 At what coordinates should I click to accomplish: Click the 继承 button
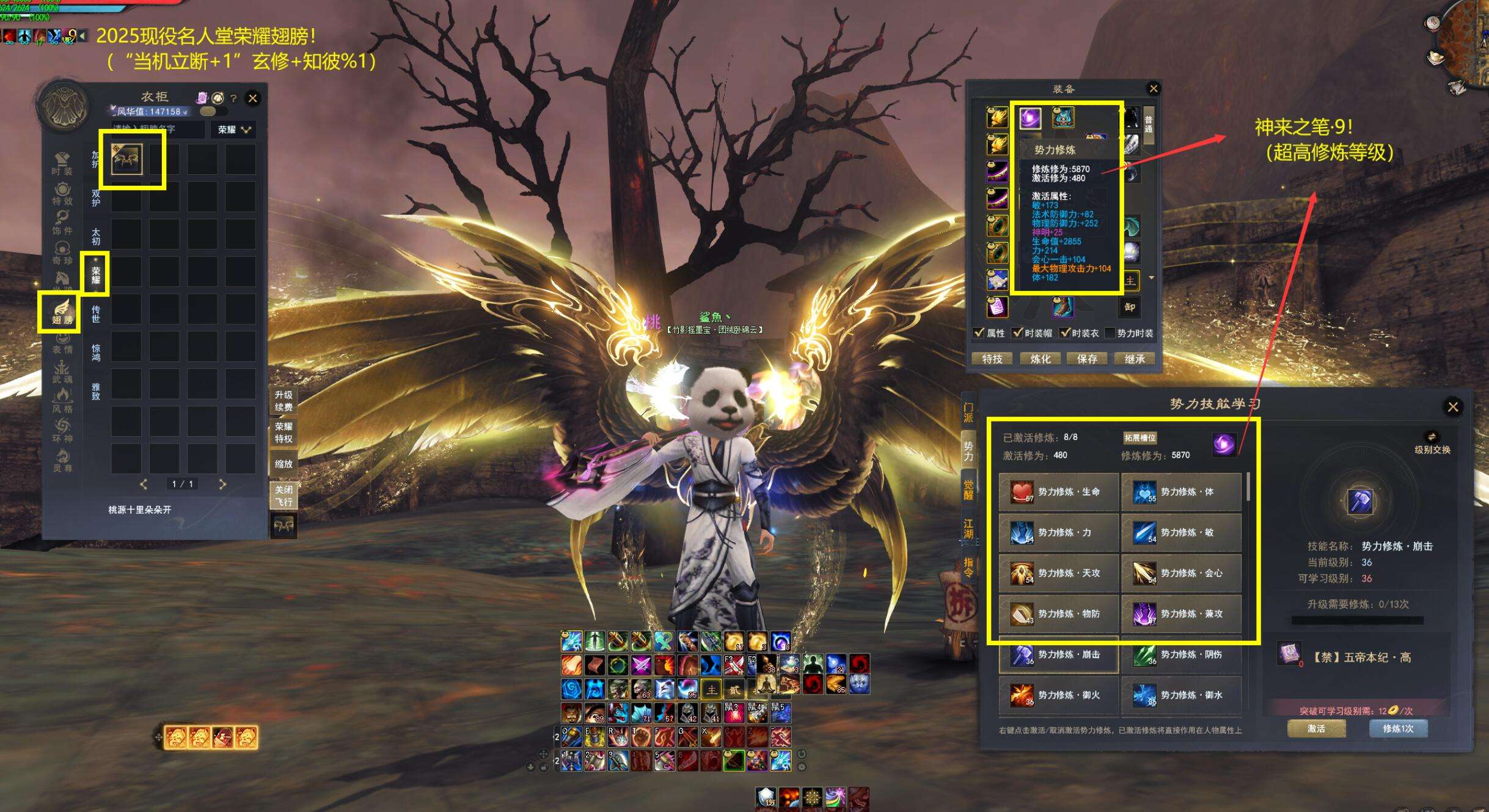point(1135,359)
